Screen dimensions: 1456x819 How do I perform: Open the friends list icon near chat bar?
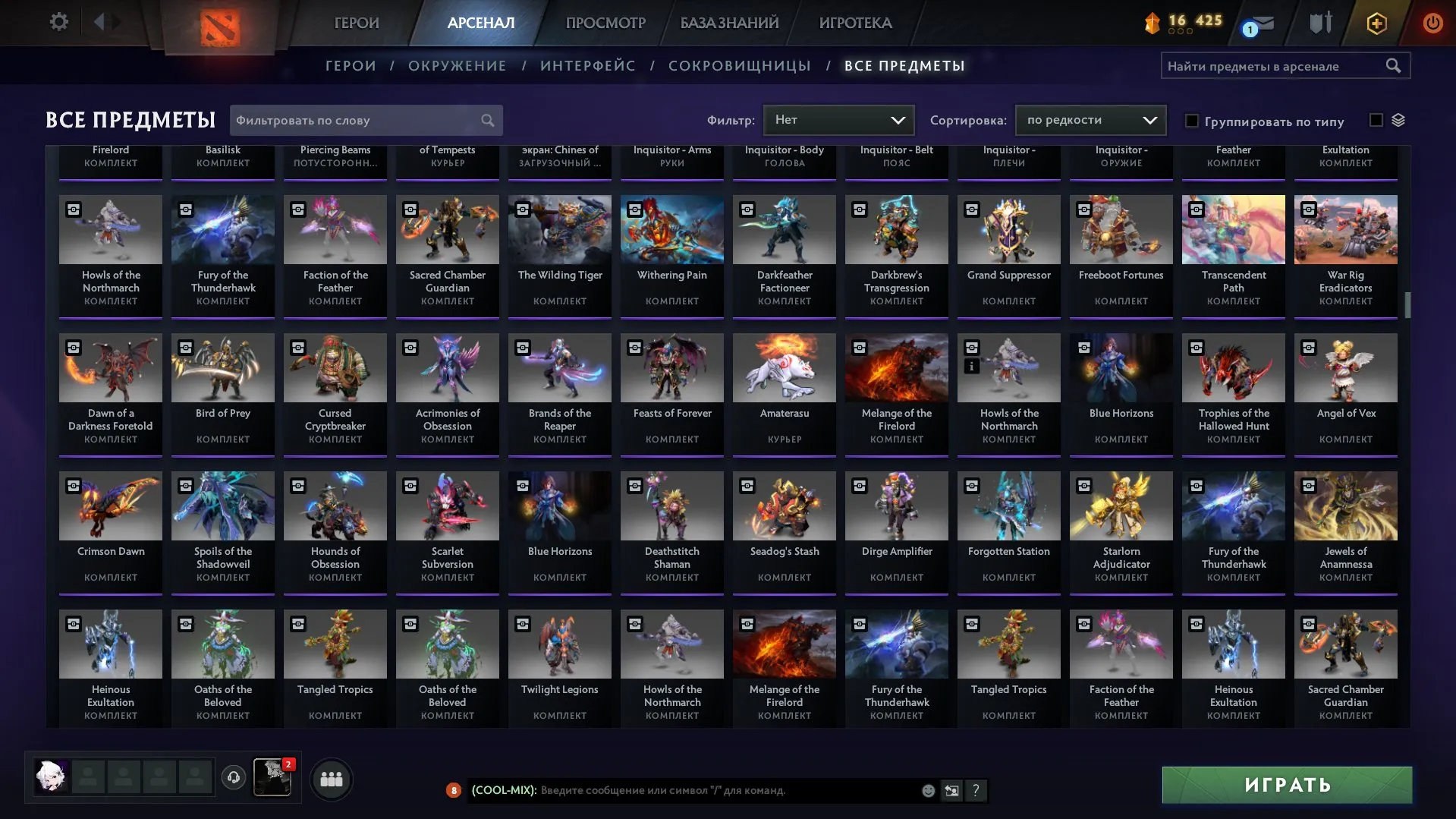(x=330, y=777)
